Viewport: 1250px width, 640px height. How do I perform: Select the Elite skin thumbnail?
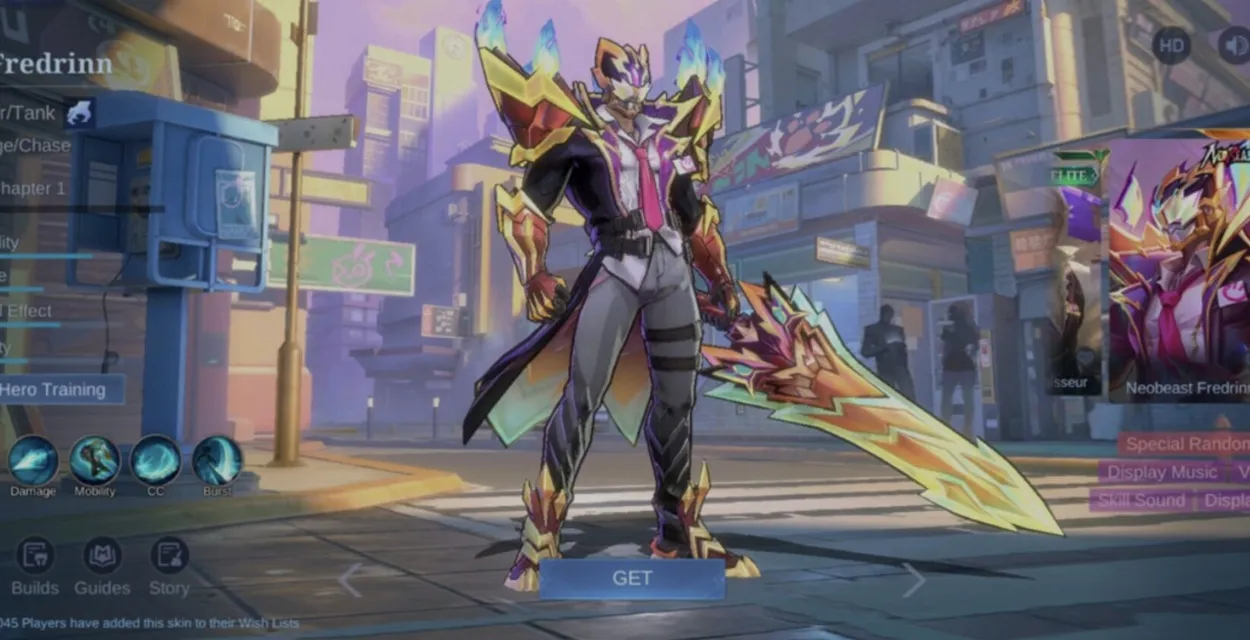click(x=1076, y=270)
